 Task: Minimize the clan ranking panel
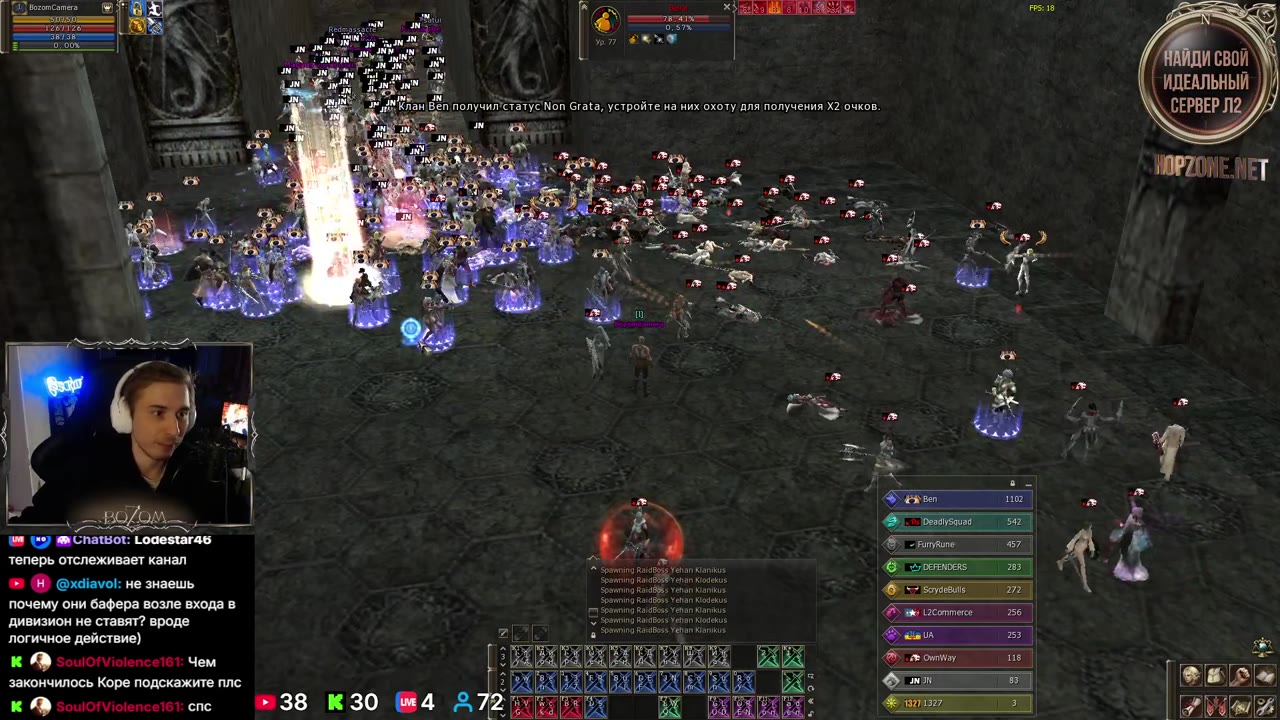point(1028,484)
